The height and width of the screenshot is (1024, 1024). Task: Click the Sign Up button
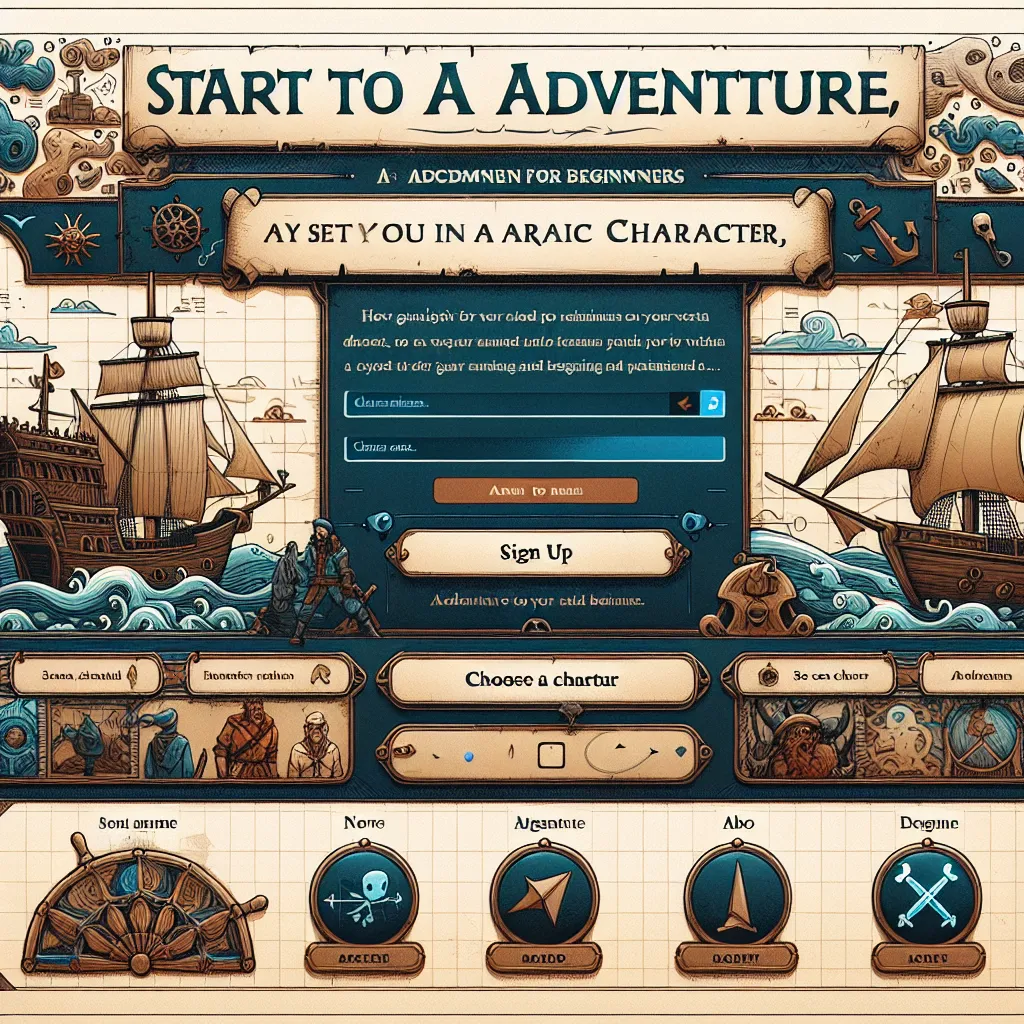click(x=534, y=553)
